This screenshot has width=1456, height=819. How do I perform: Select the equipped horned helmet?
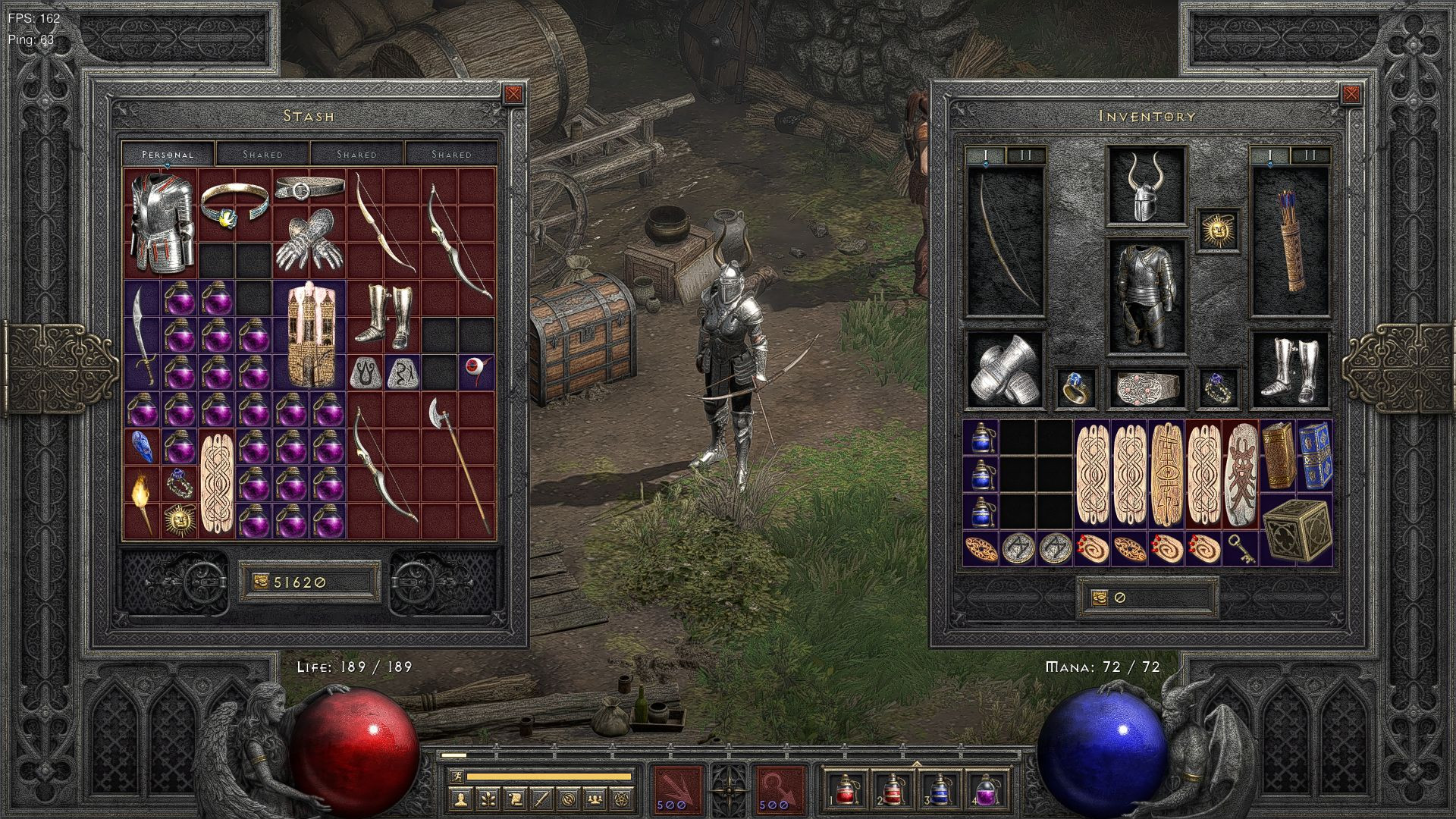1145,186
